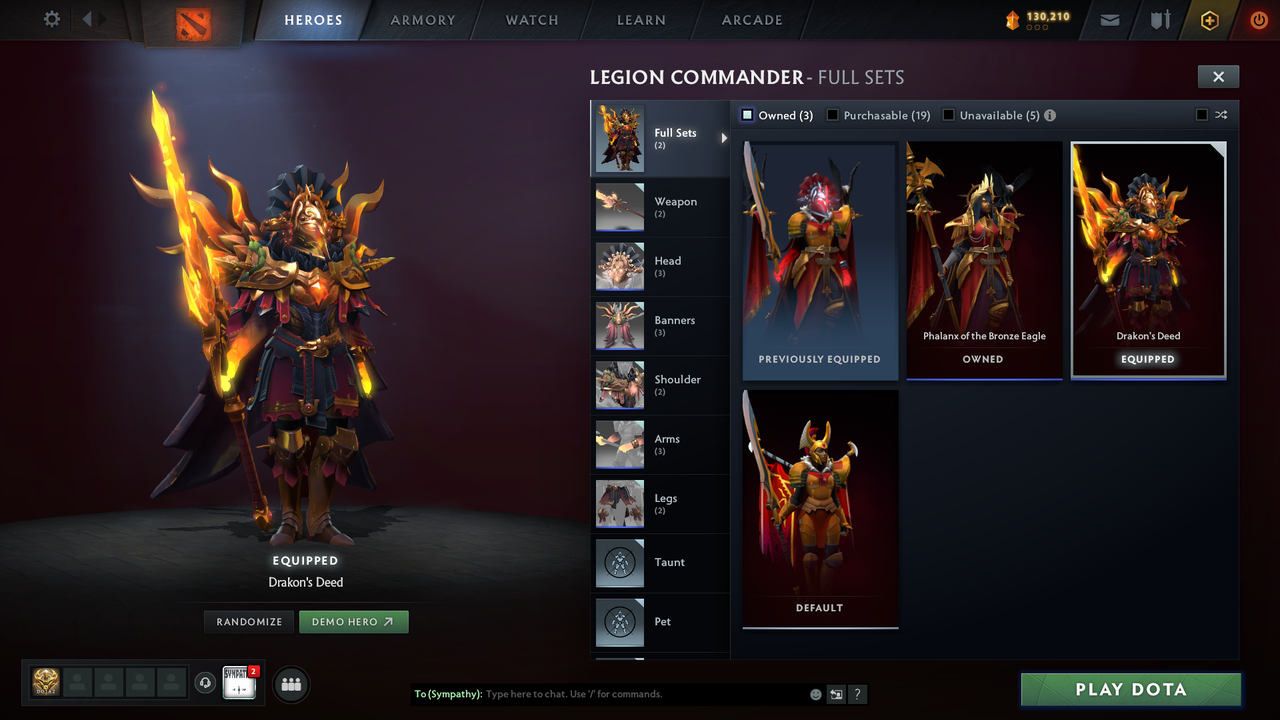
Task: Click the RANDOMIZE button
Action: click(x=248, y=621)
